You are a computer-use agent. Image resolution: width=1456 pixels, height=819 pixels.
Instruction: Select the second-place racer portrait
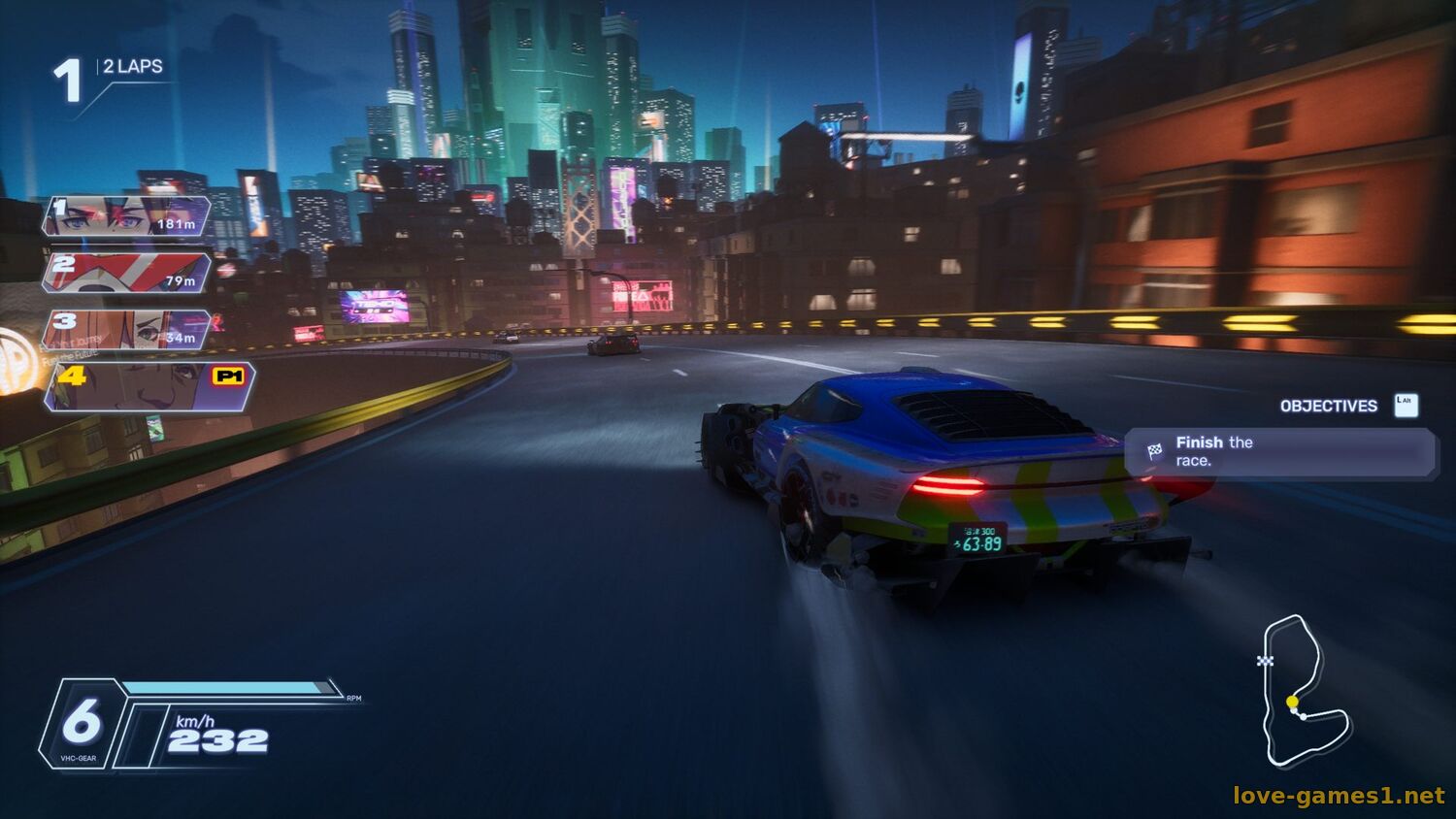coord(126,273)
